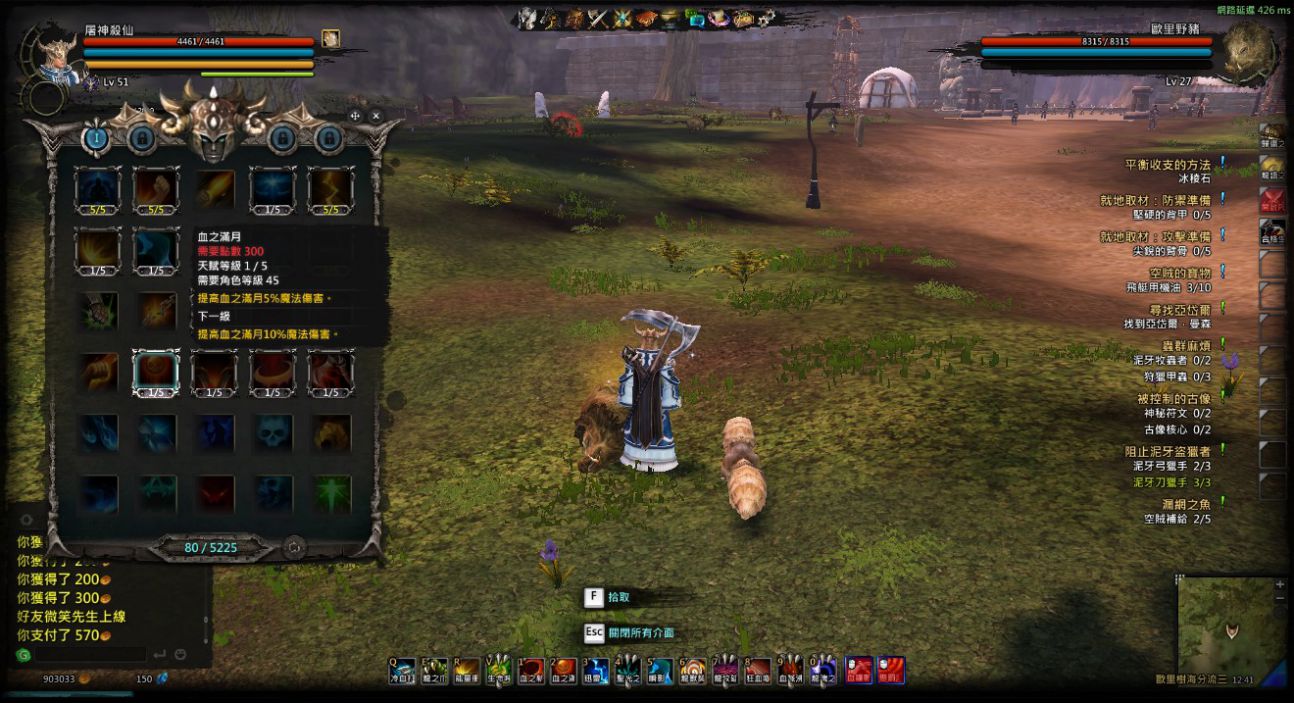The width and height of the screenshot is (1294, 703).
Task: Select the boar target portrait
Action: pos(1247,55)
